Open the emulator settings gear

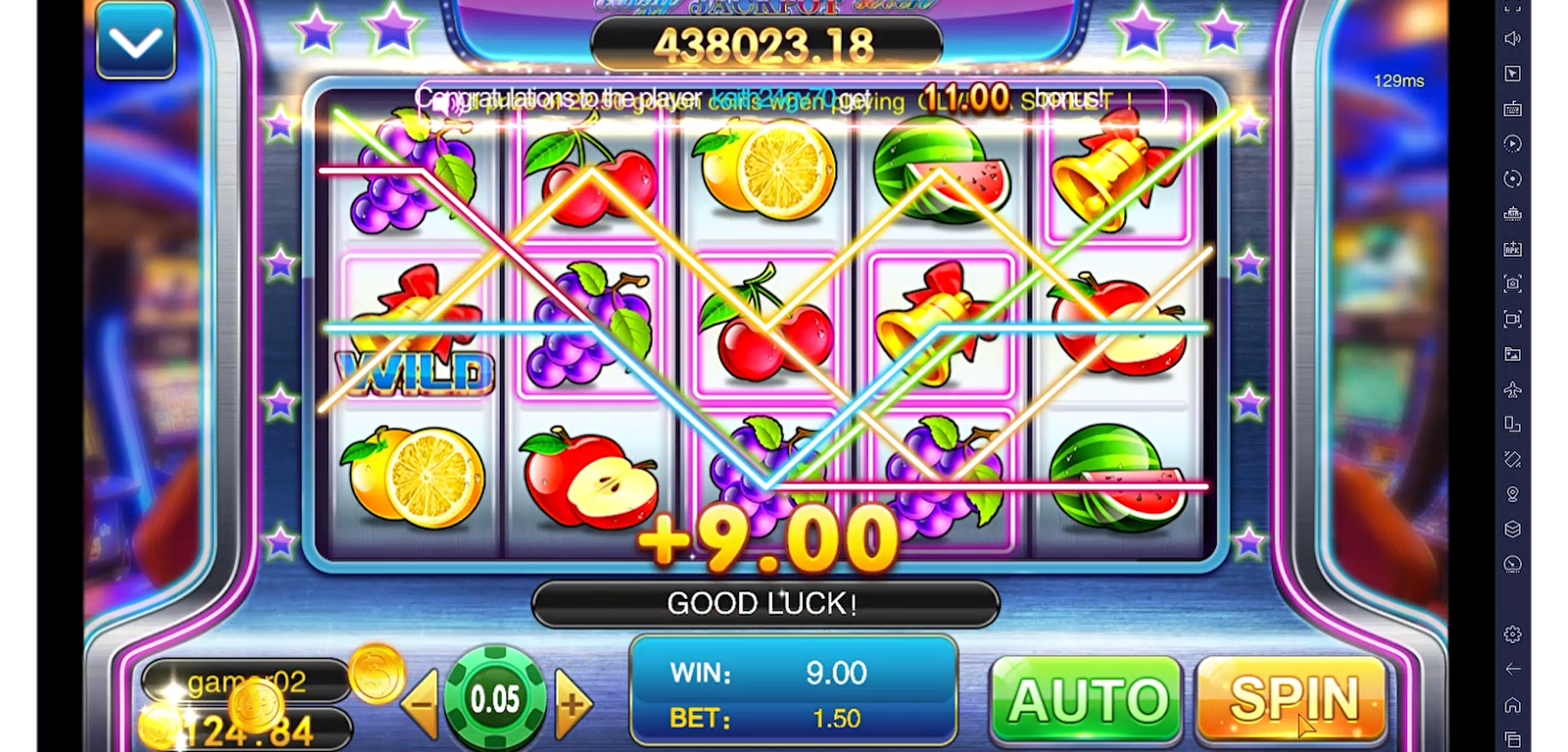(x=1512, y=634)
